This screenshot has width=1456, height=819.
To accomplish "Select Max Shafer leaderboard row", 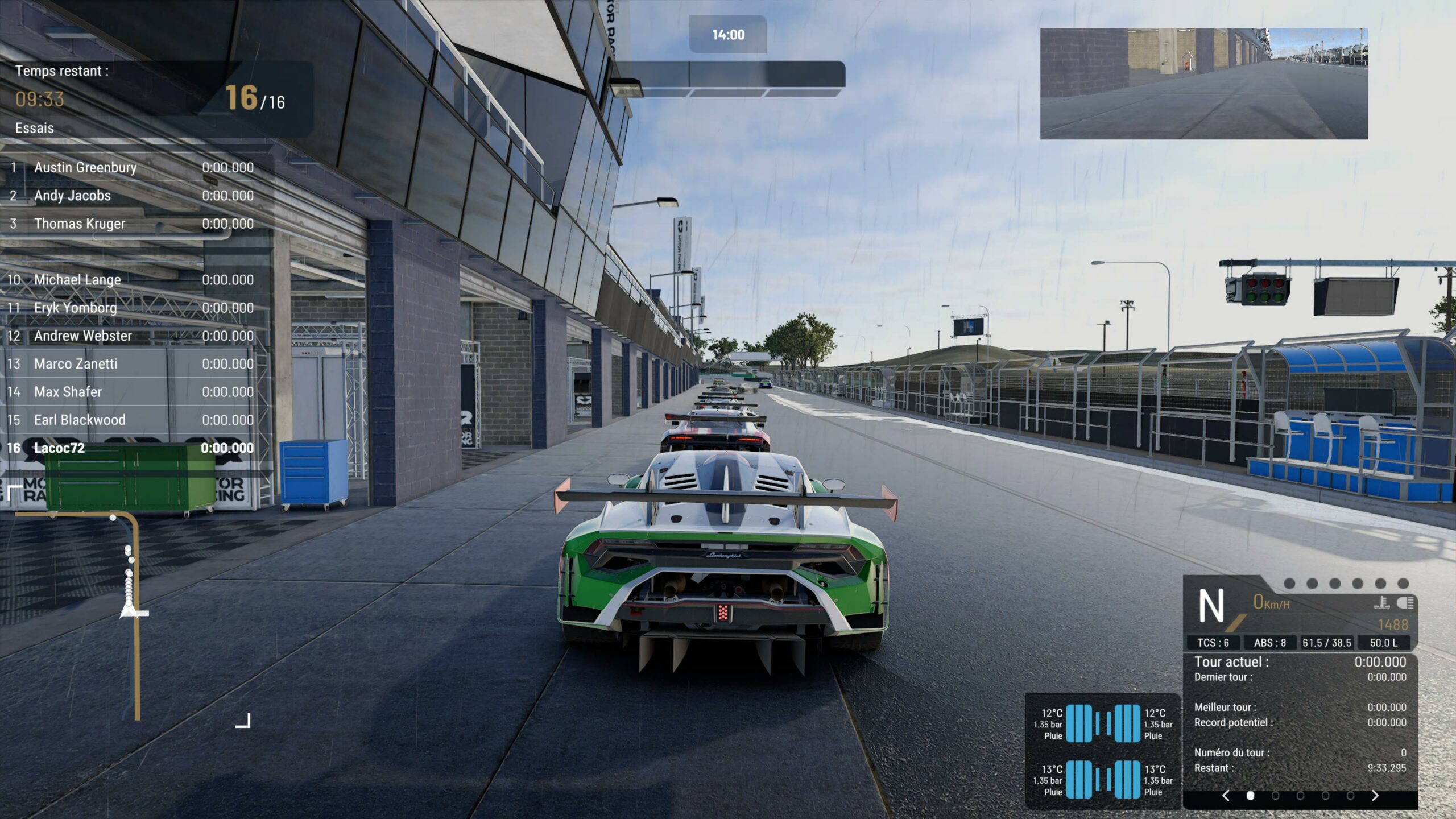I will click(x=131, y=392).
